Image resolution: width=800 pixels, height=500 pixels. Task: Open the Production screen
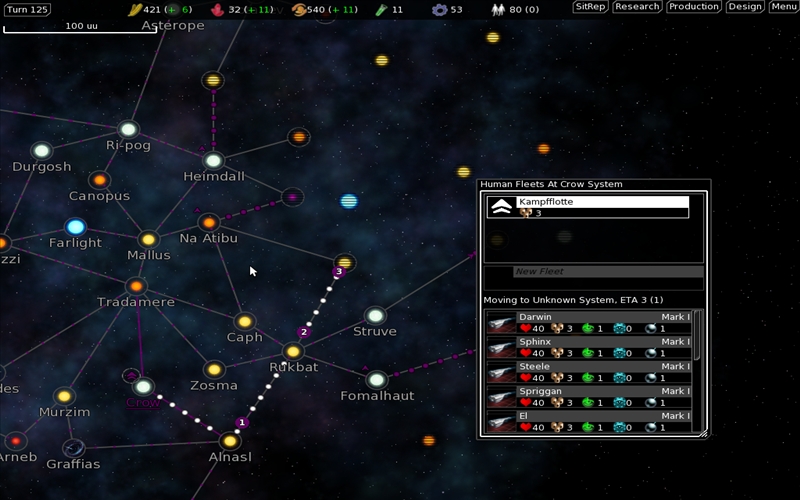pyautogui.click(x=694, y=7)
